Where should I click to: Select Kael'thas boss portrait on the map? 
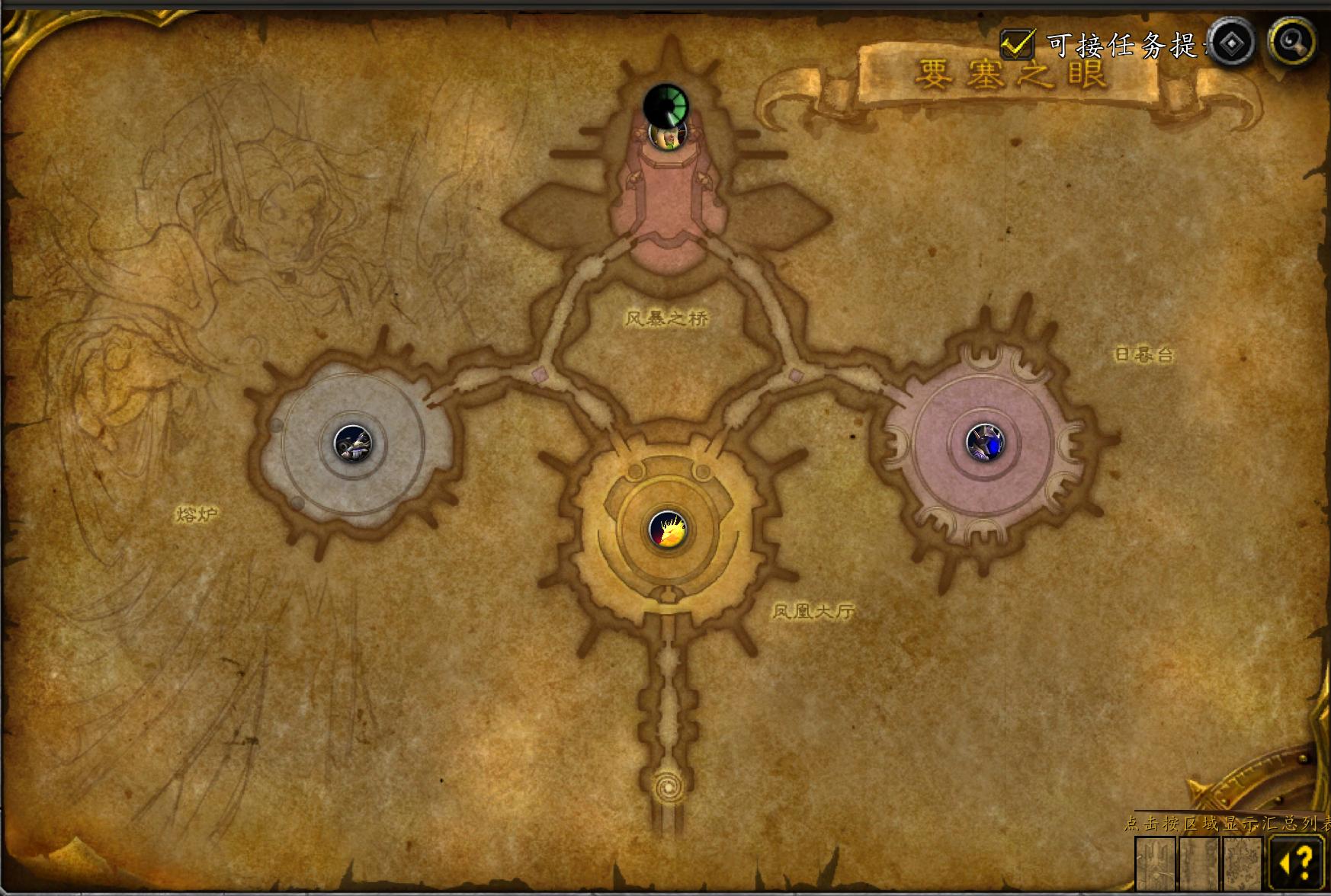point(666,136)
